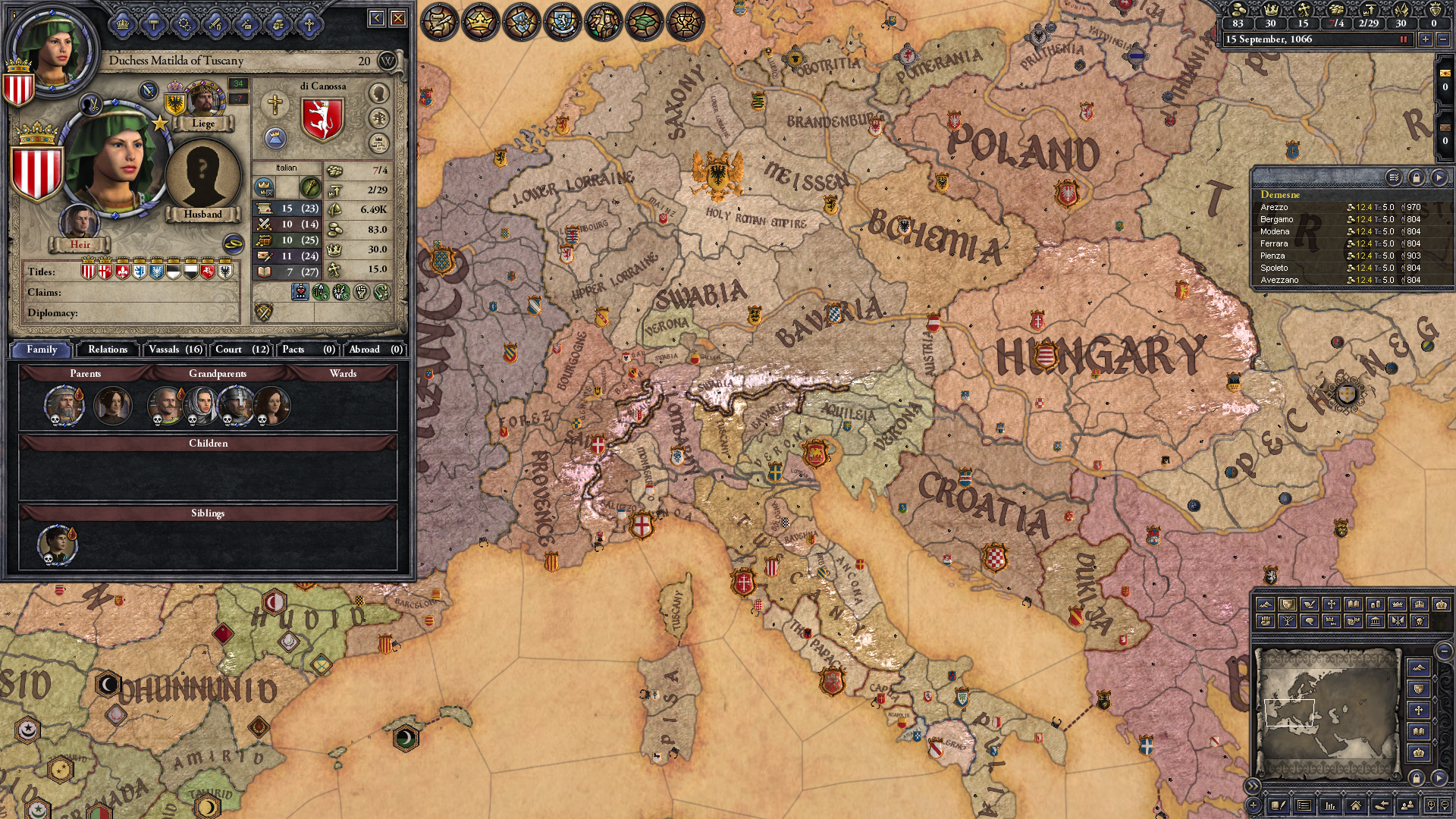Switch to the religion map mode (cross icon)
Viewport: 1456px width, 819px height.
coord(1332,605)
